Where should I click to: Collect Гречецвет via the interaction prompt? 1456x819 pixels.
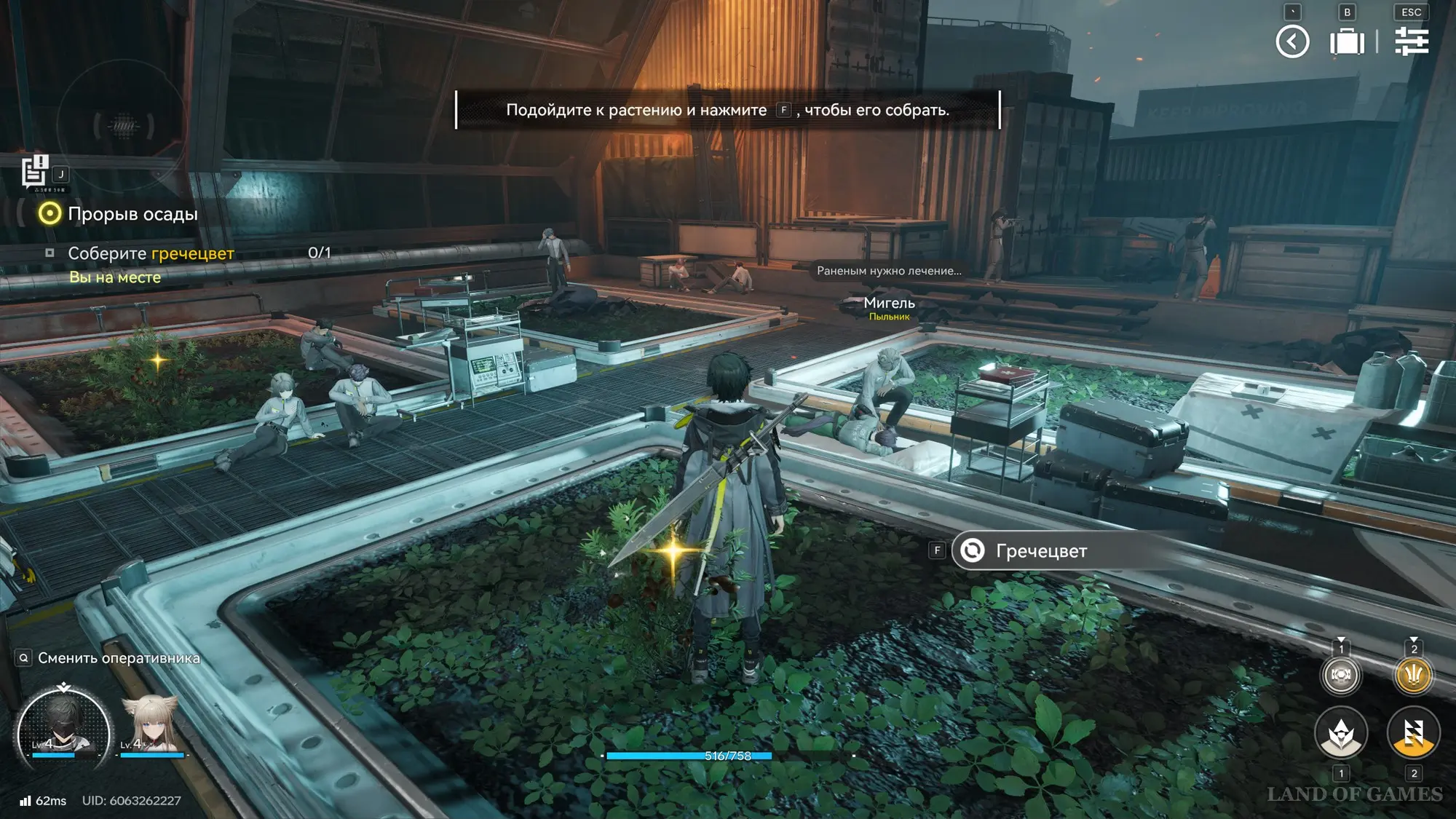click(x=1041, y=551)
